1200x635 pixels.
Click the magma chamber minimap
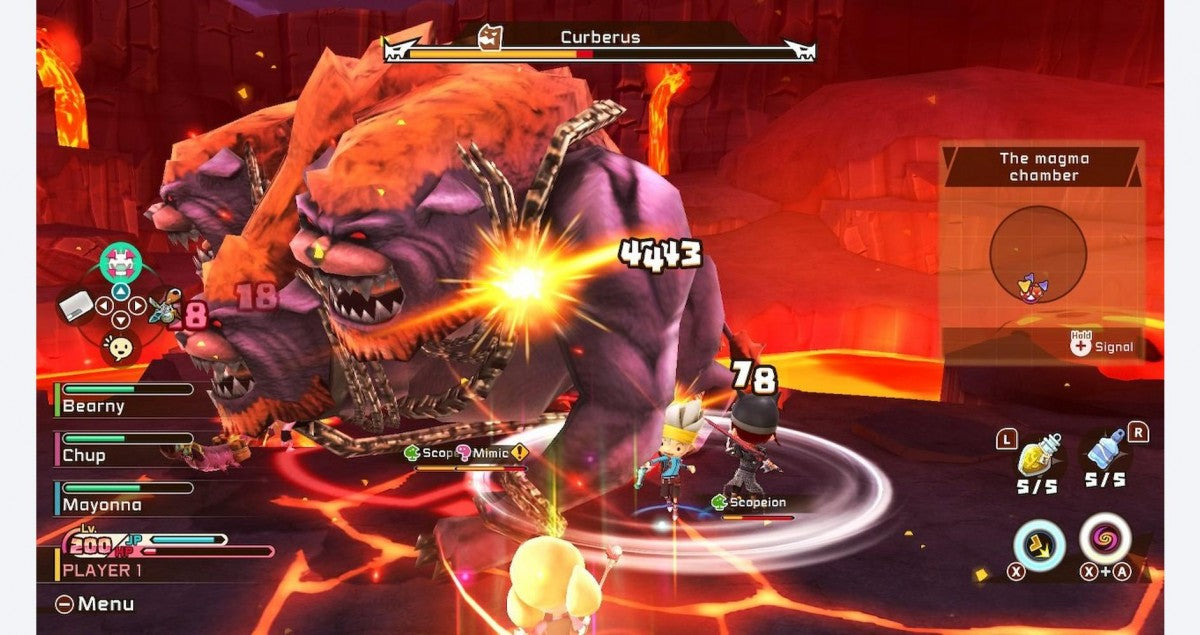click(x=1038, y=254)
